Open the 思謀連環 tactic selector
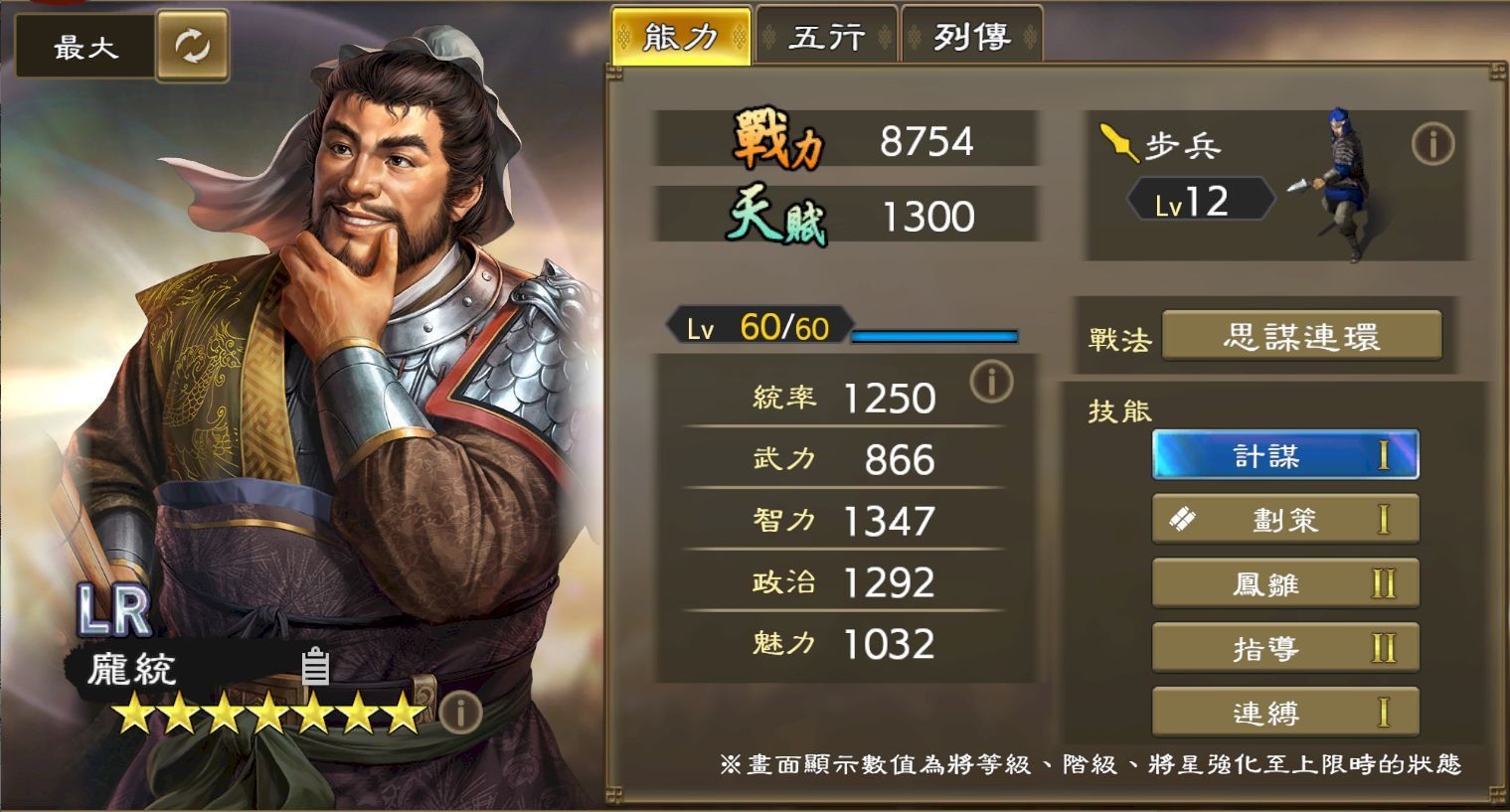 pos(1303,336)
